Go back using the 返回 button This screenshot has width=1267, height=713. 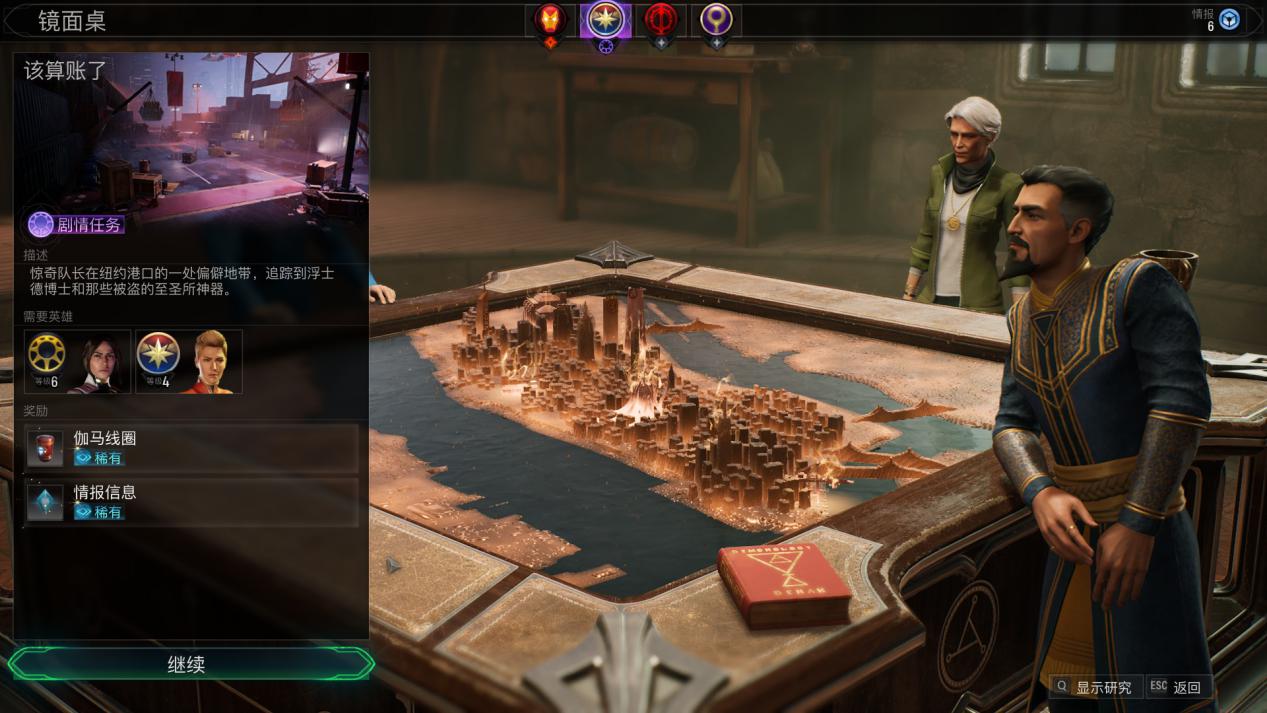(1178, 687)
